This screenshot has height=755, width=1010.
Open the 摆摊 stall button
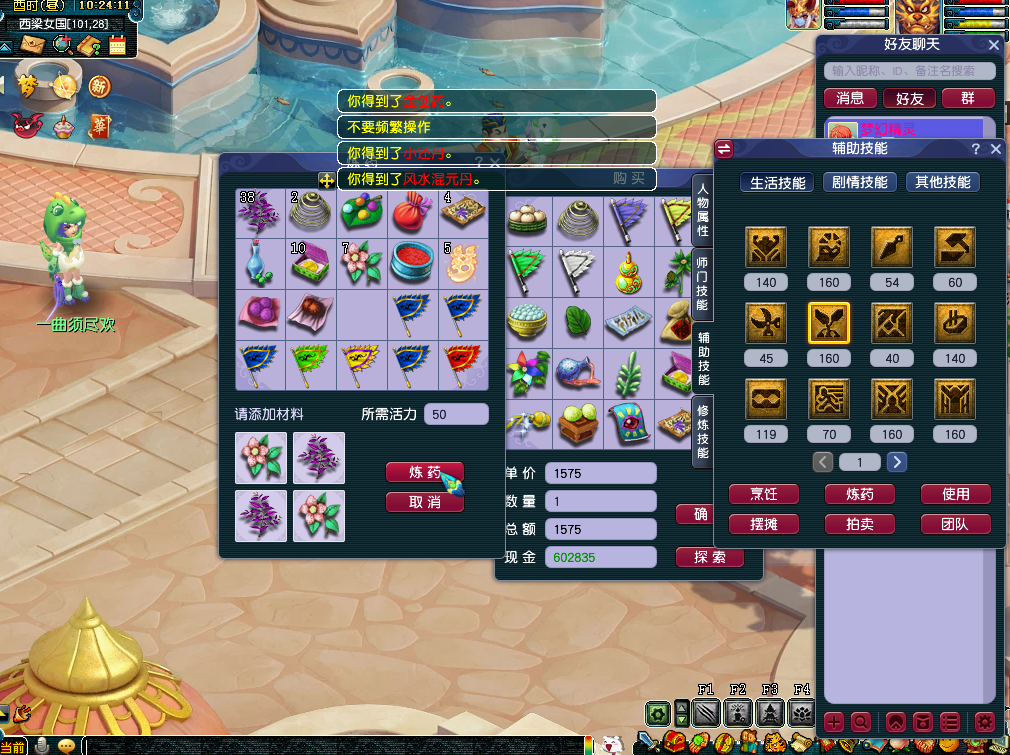coord(763,524)
